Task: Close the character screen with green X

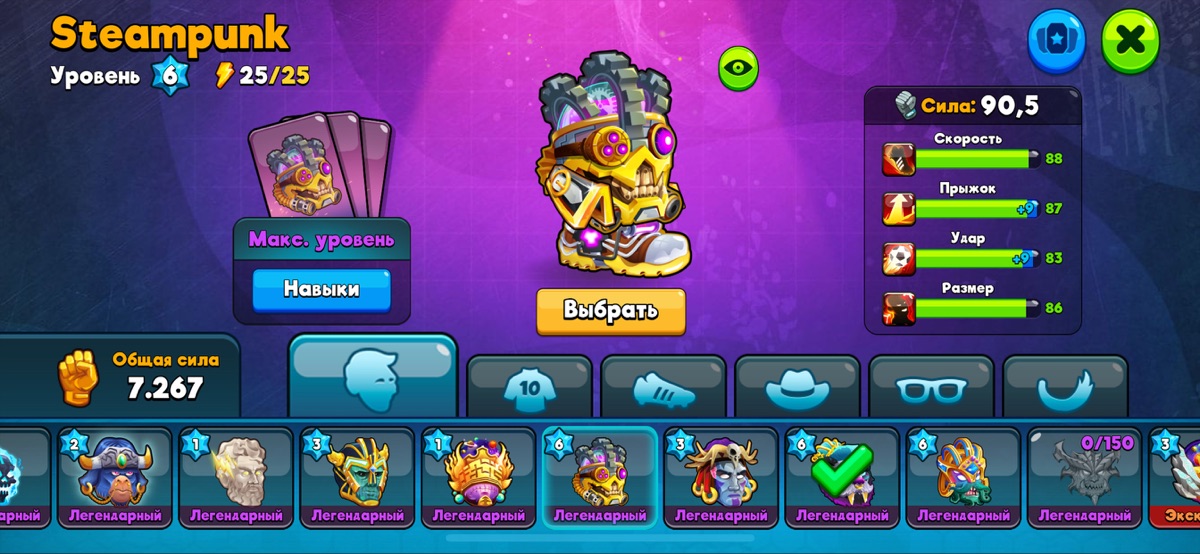Action: (1130, 41)
